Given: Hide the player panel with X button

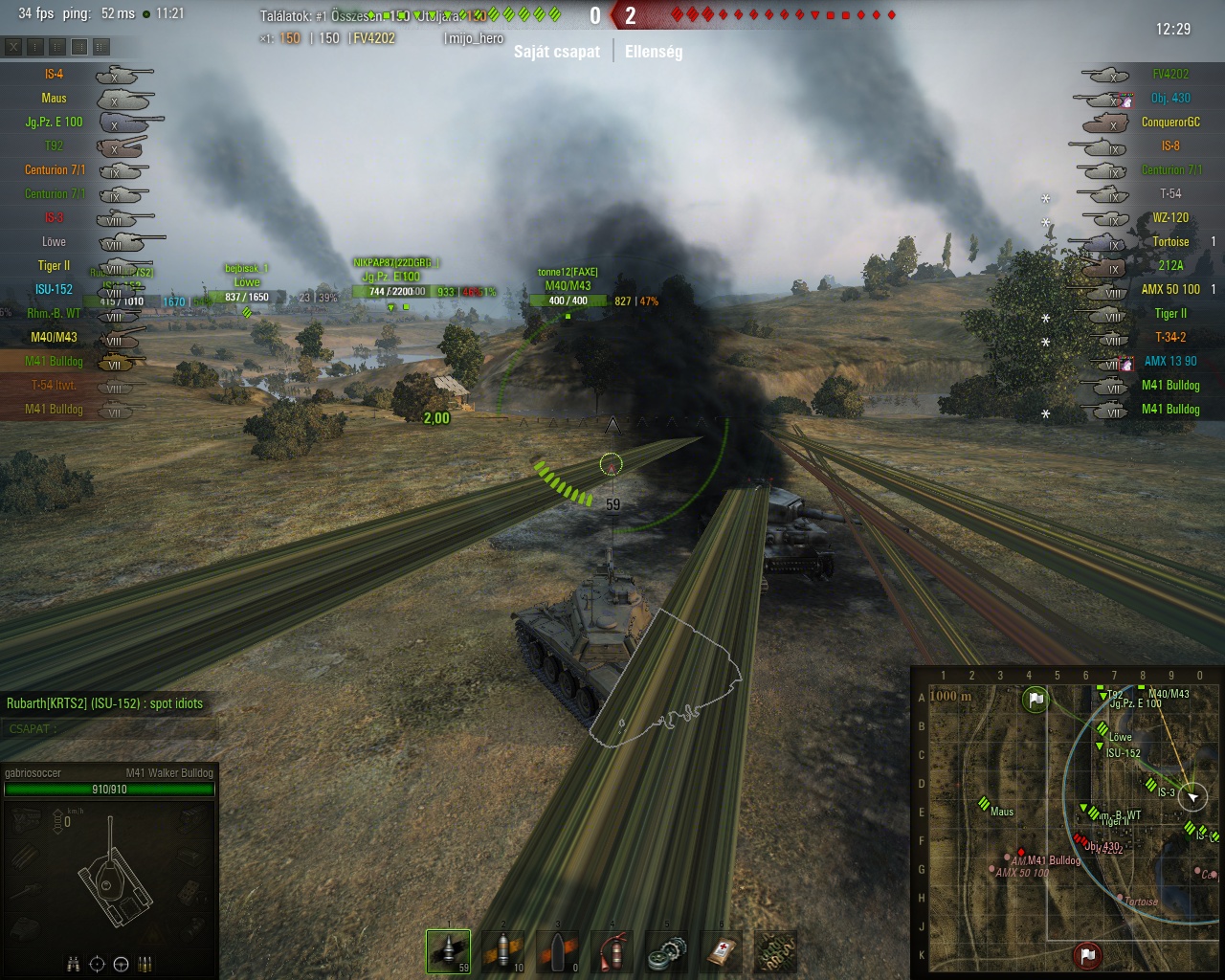Looking at the screenshot, I should click(x=13, y=46).
